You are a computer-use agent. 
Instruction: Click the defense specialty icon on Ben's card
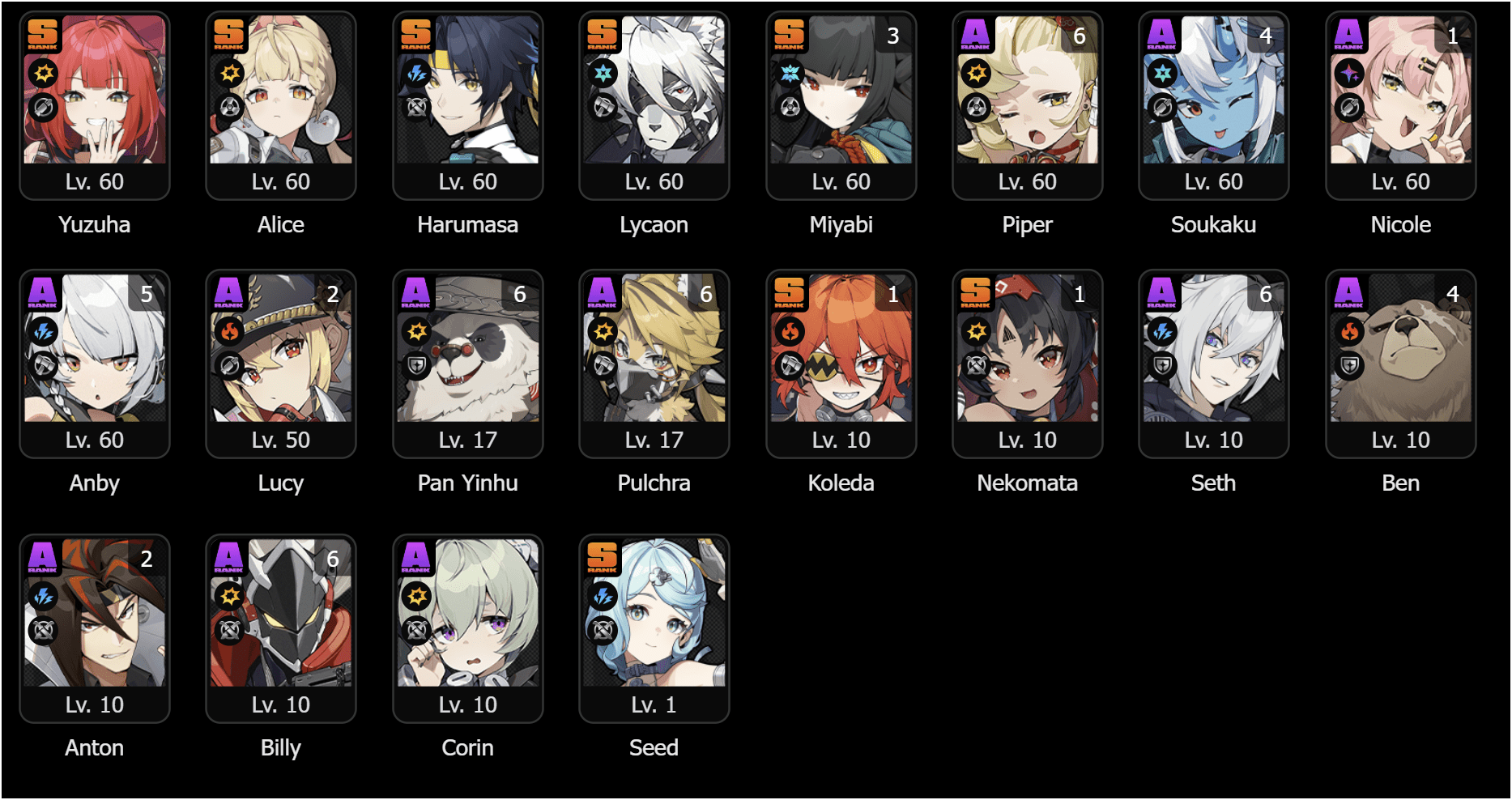coord(1349,365)
